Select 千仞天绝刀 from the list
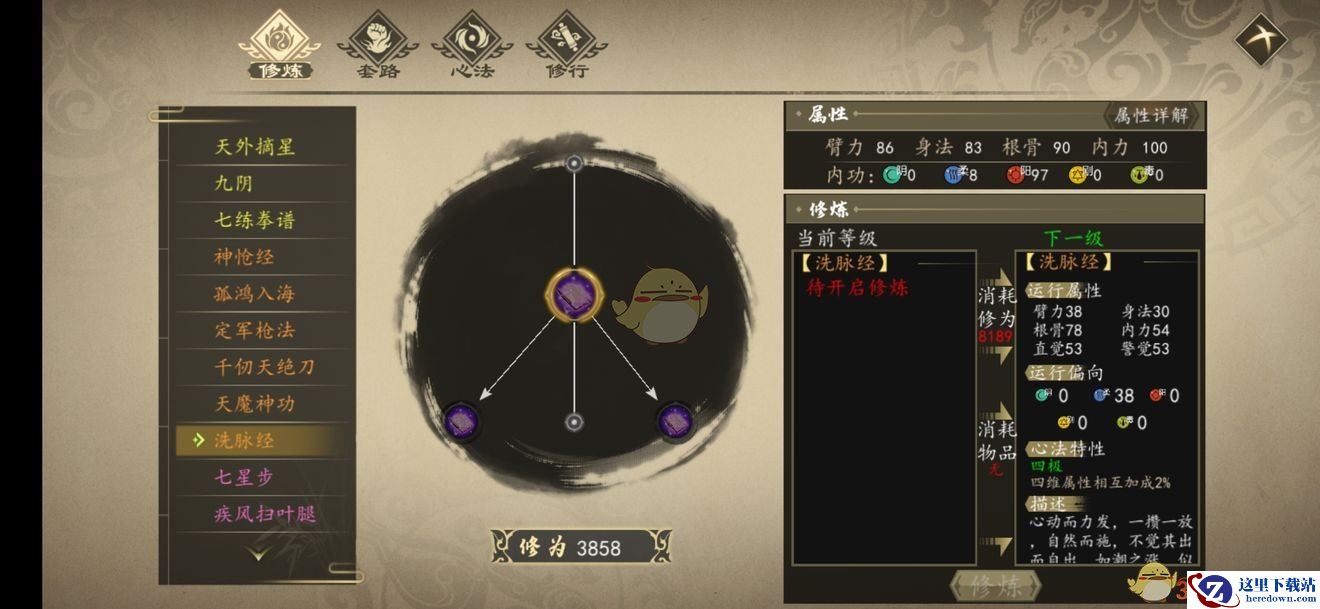The image size is (1320, 609). [x=265, y=367]
